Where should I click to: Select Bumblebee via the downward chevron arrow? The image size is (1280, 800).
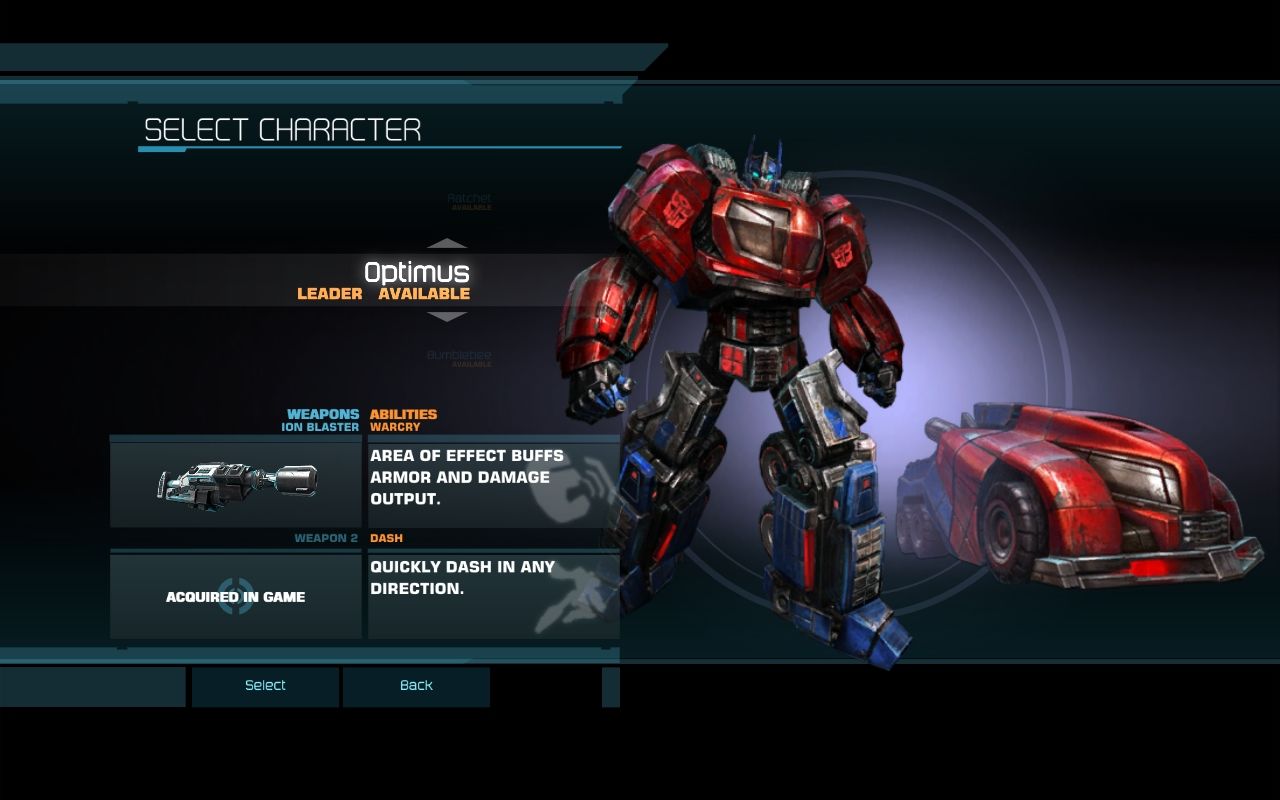(x=447, y=319)
